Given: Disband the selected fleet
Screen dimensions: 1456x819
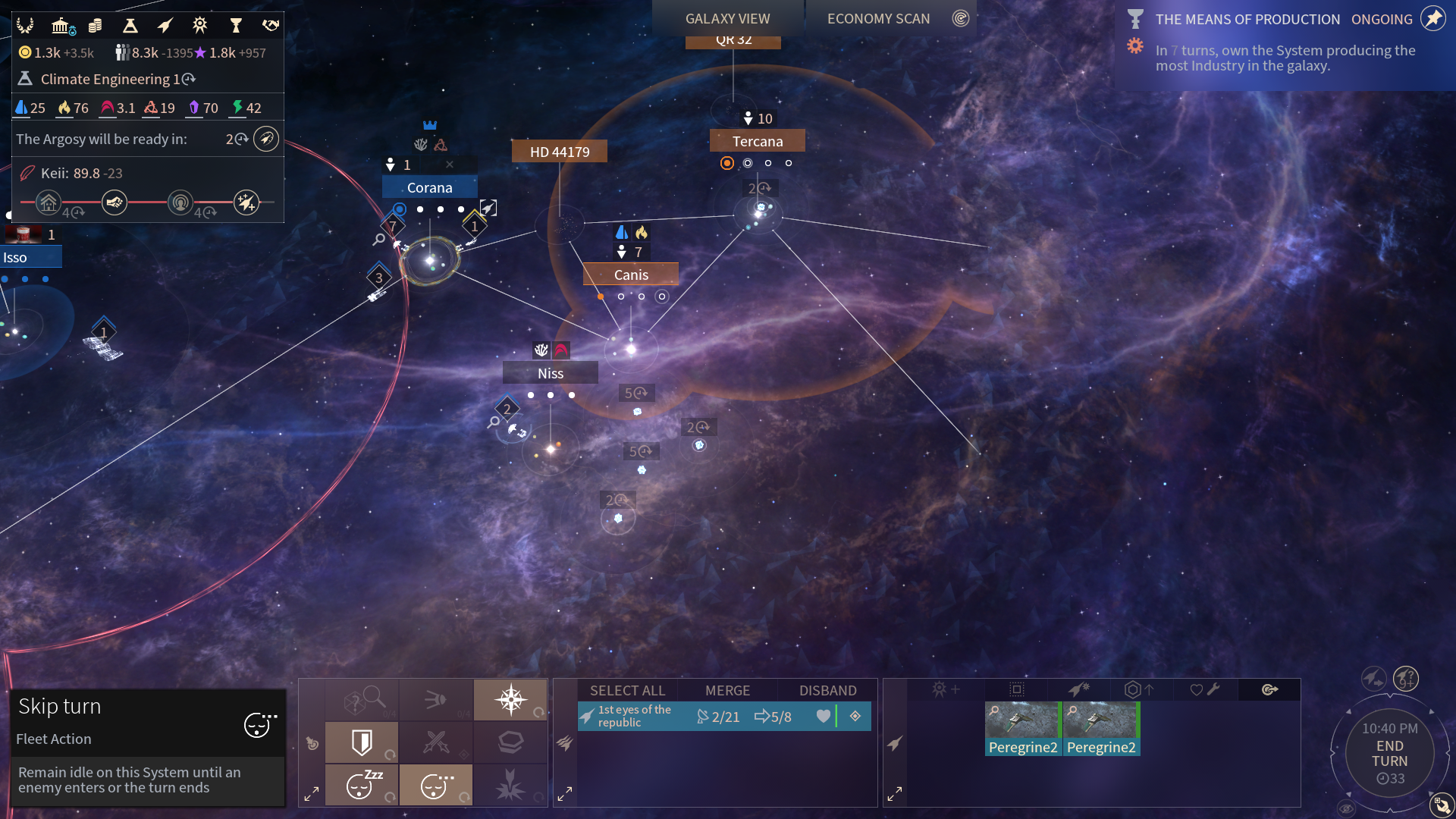Looking at the screenshot, I should click(x=827, y=690).
